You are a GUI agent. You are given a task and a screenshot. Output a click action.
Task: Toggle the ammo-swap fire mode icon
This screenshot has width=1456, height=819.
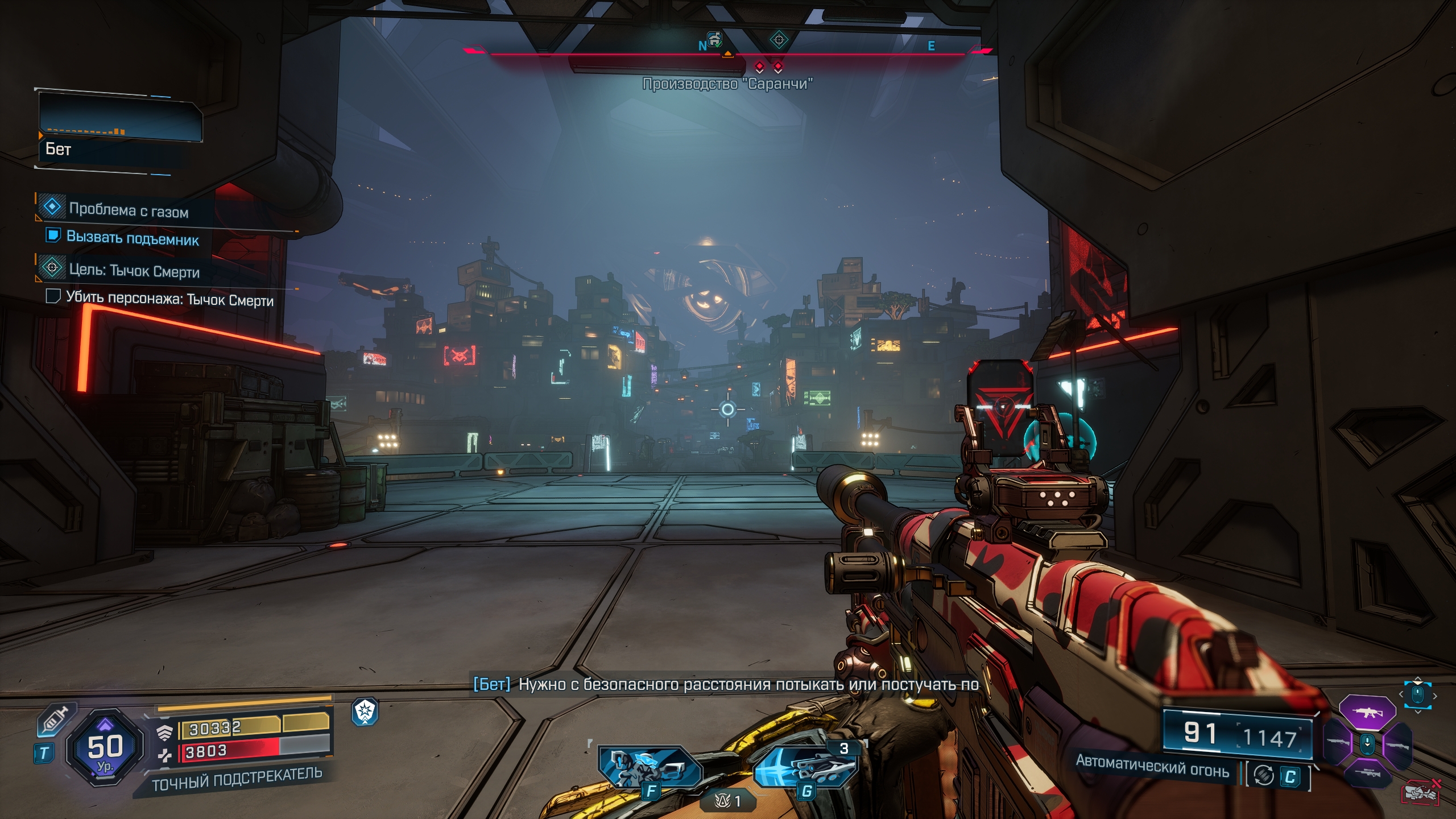(x=1263, y=775)
